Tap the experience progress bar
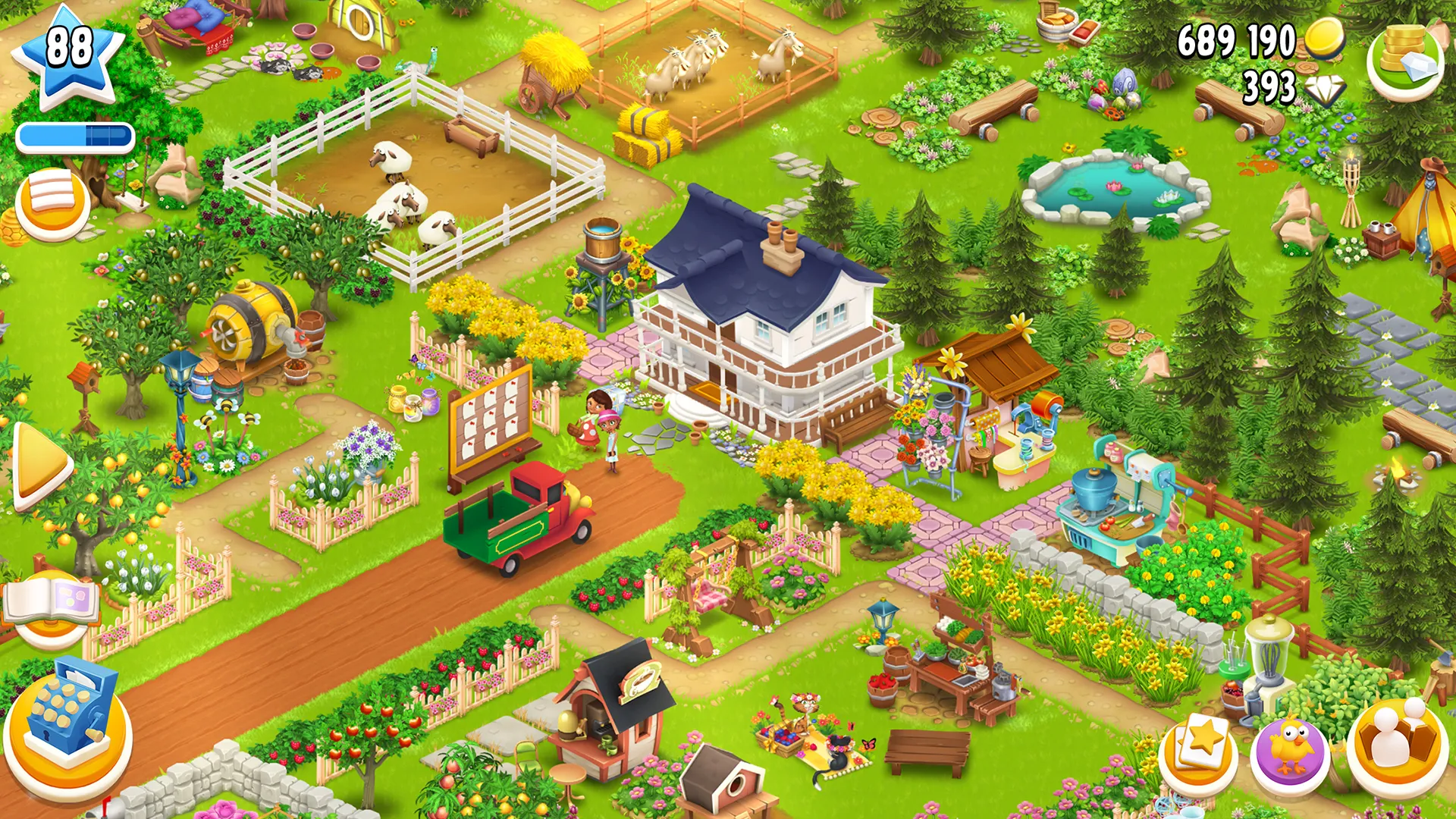The height and width of the screenshot is (819, 1456). point(74,135)
